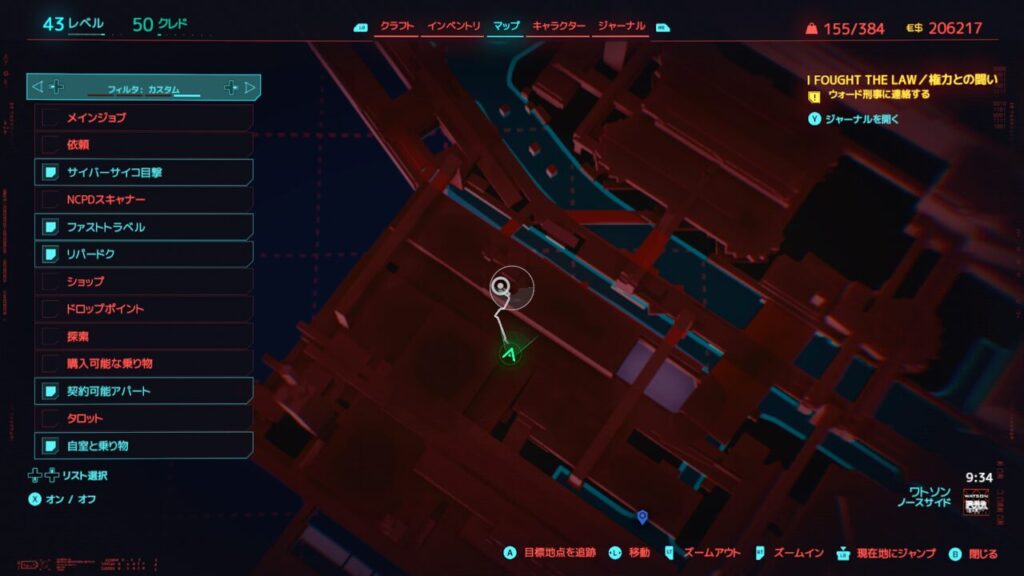Toggle the メインジョブ filter
Screen dimensions: 1024x576
click(144, 118)
